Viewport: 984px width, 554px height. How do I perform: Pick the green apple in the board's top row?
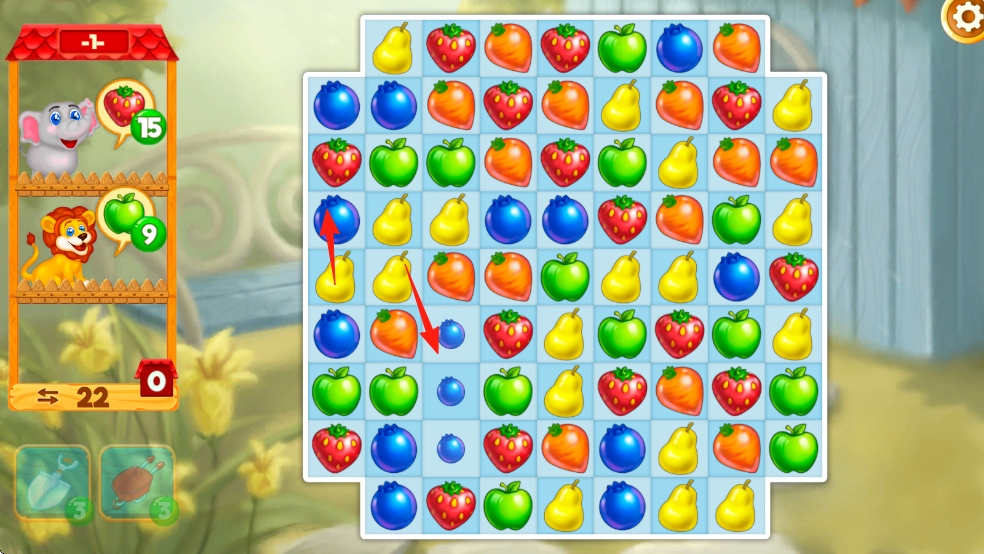click(622, 47)
